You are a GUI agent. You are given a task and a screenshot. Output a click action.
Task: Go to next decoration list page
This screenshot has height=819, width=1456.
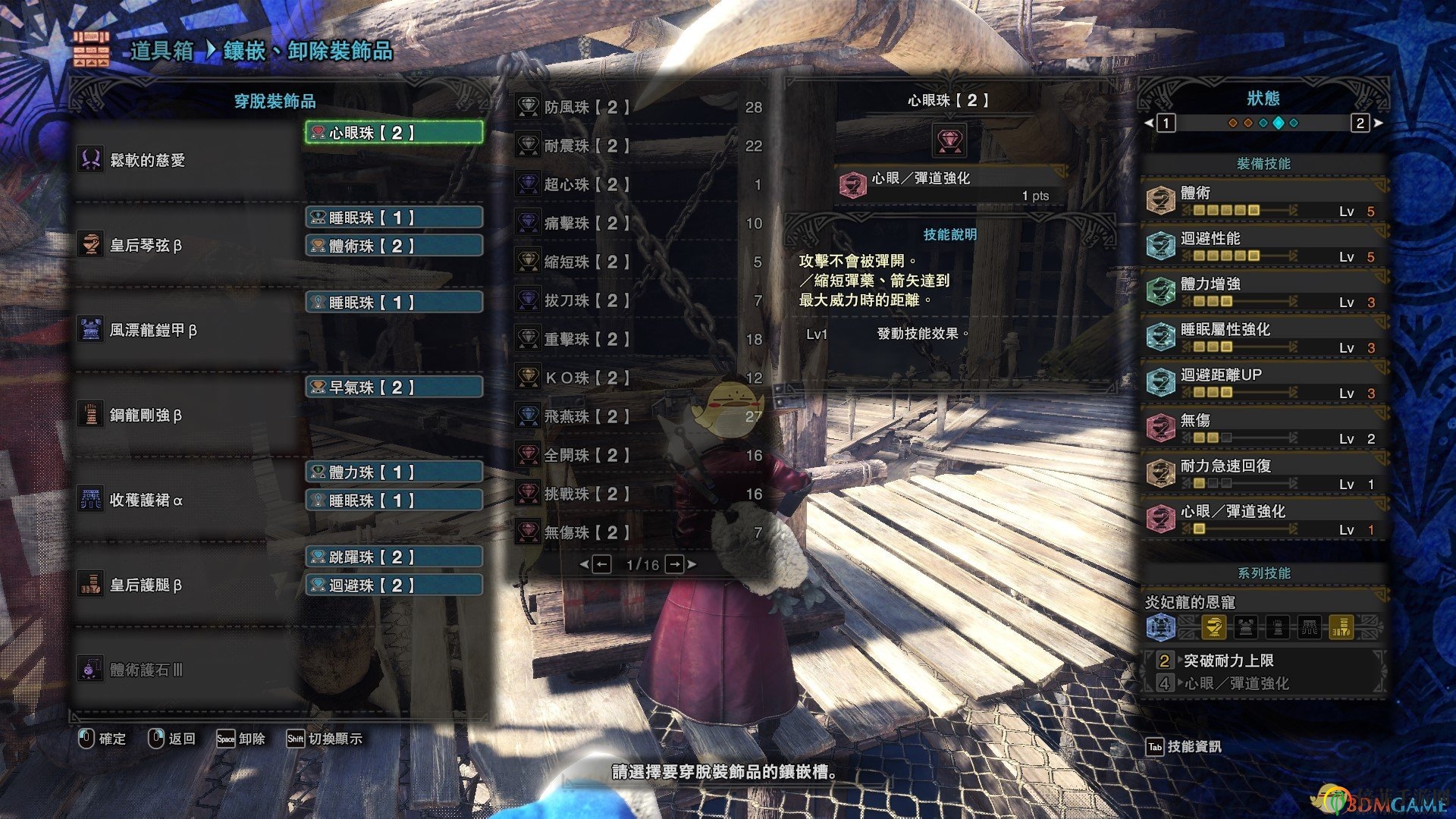[676, 564]
